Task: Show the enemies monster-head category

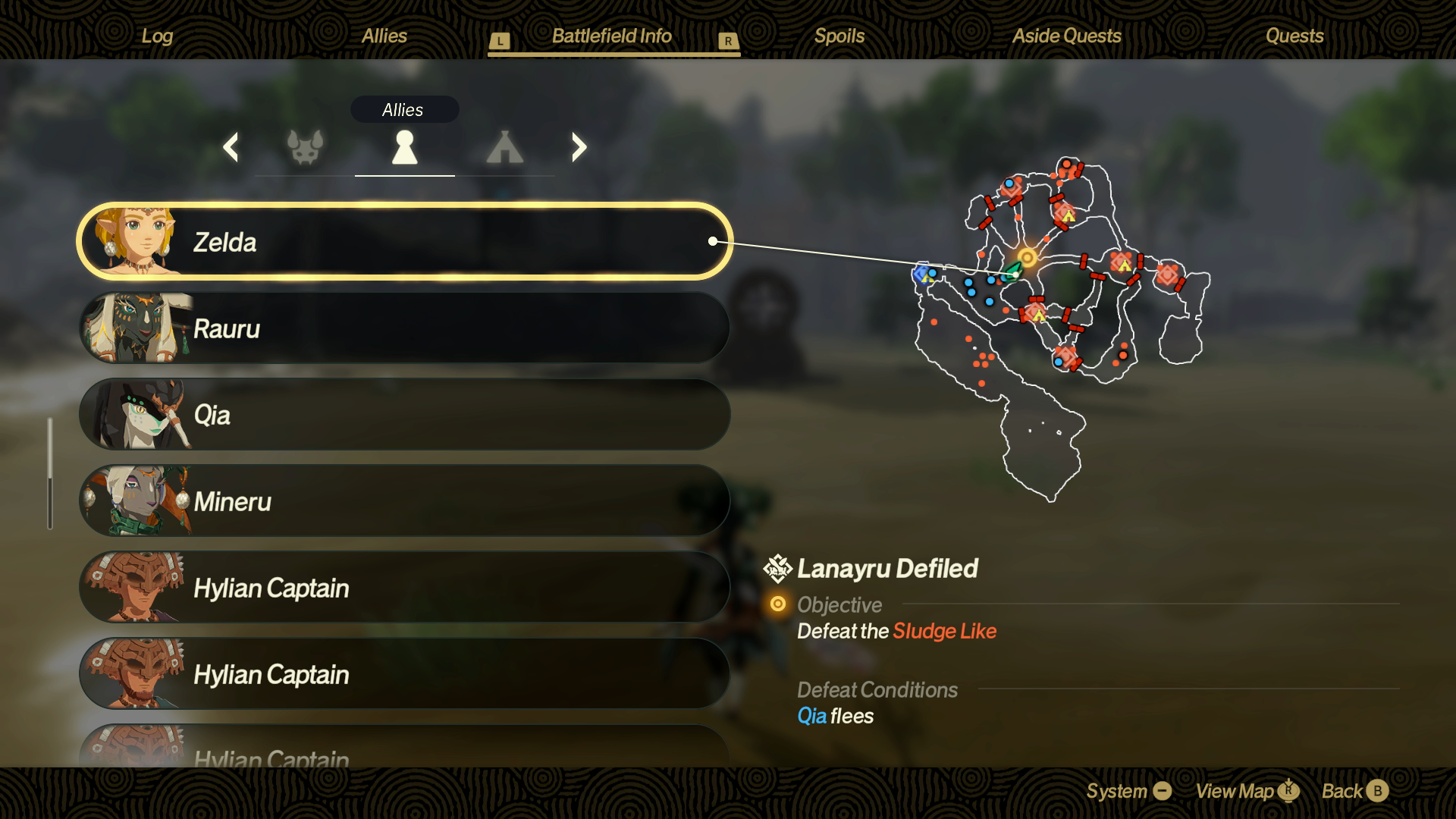Action: coord(305,147)
